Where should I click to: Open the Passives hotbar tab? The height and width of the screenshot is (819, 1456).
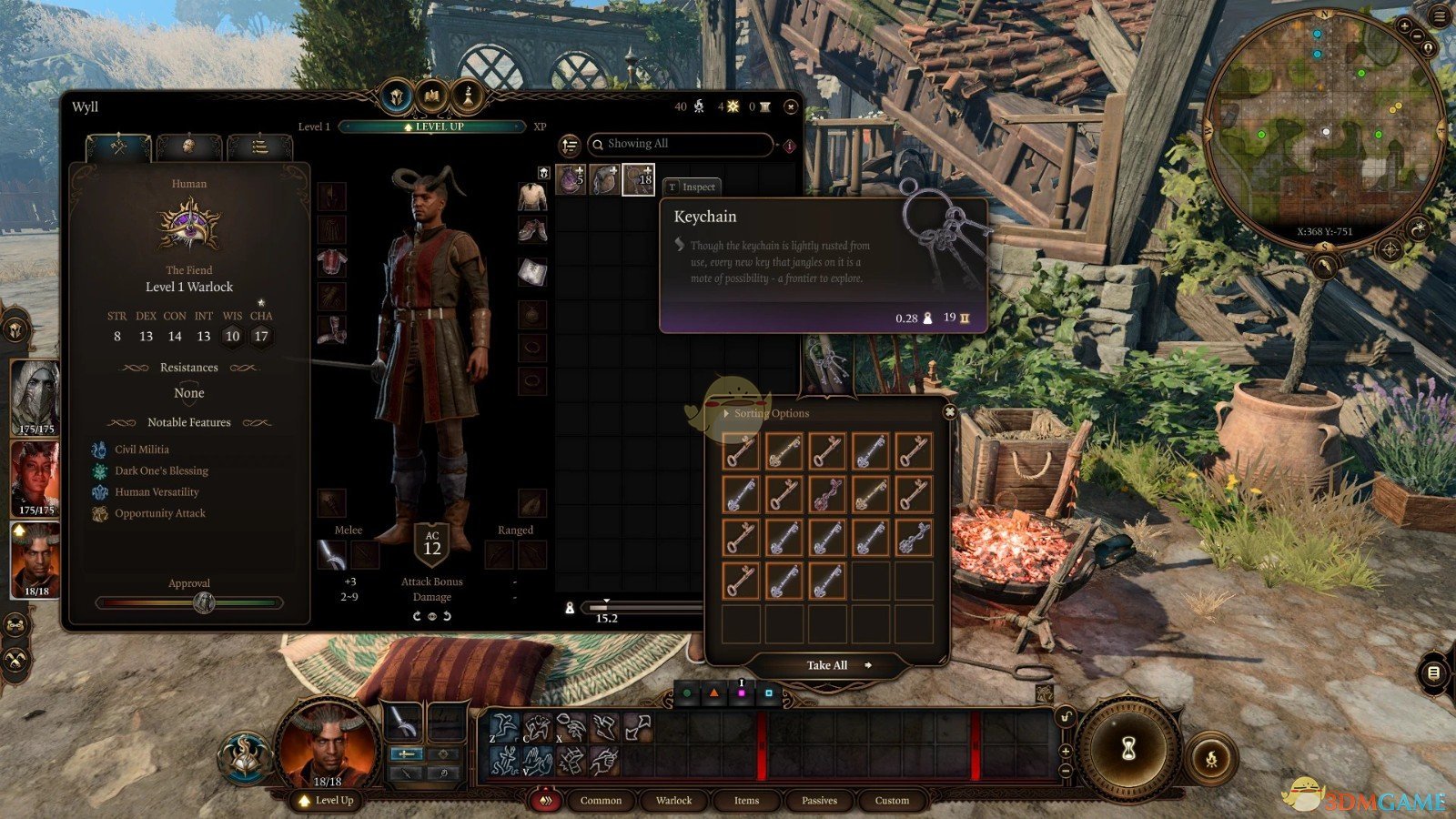click(x=819, y=801)
